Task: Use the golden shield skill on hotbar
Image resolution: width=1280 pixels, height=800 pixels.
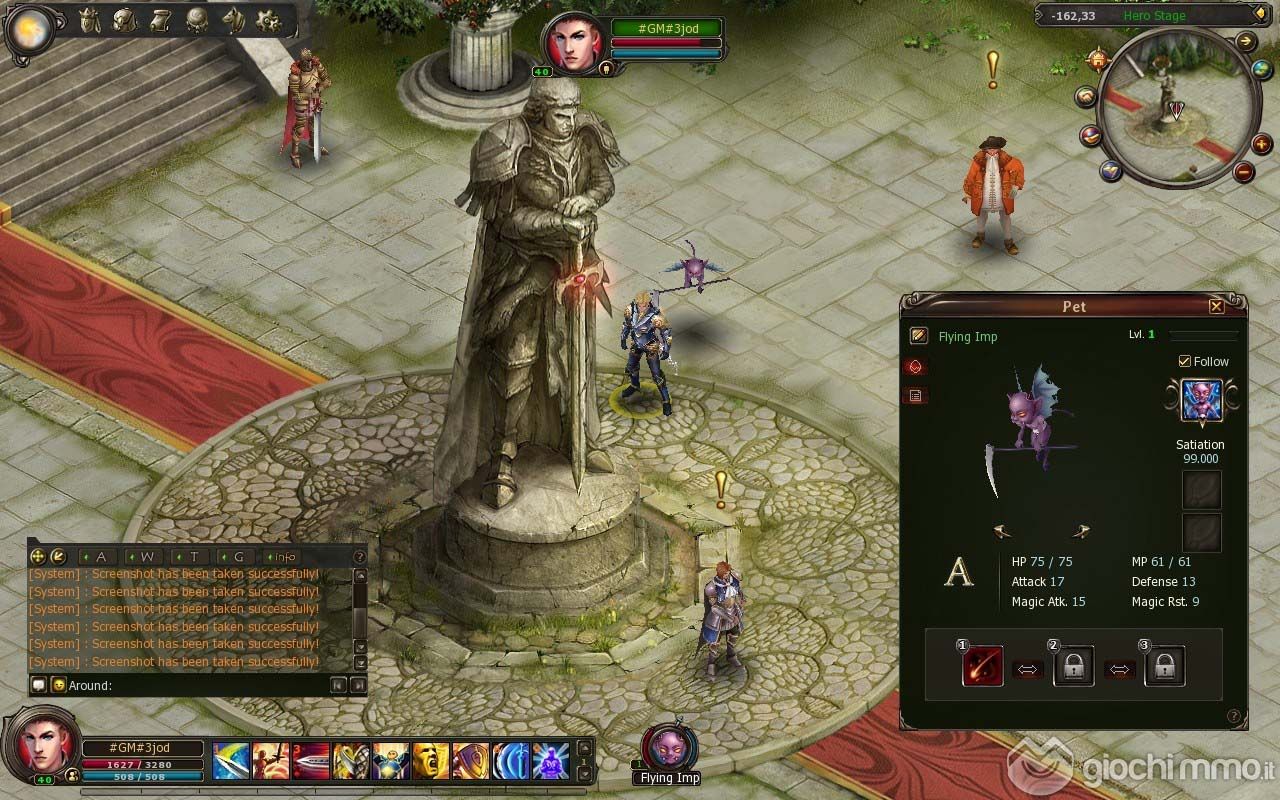Action: pyautogui.click(x=471, y=761)
